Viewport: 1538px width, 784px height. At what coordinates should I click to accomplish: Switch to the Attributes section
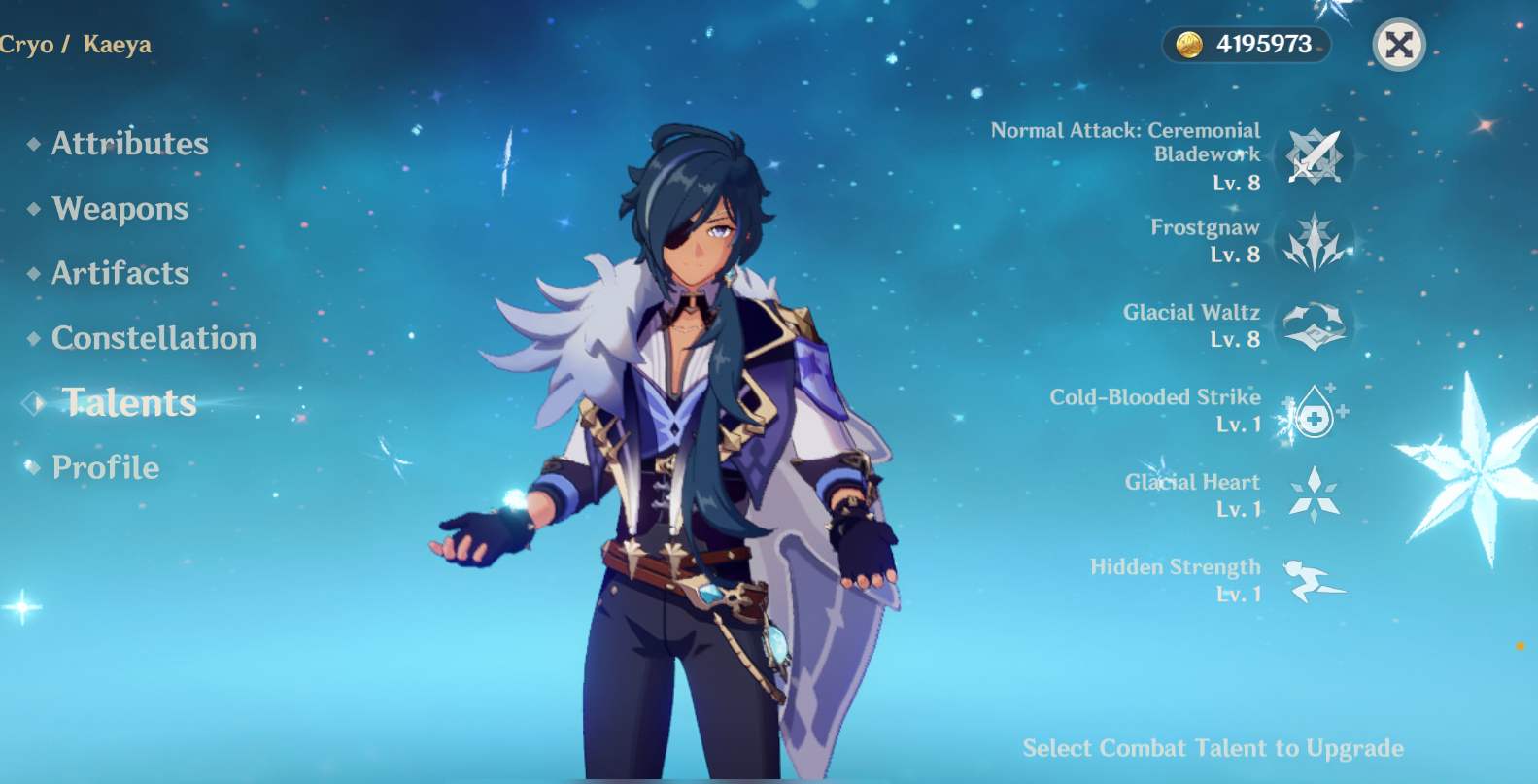(x=128, y=143)
